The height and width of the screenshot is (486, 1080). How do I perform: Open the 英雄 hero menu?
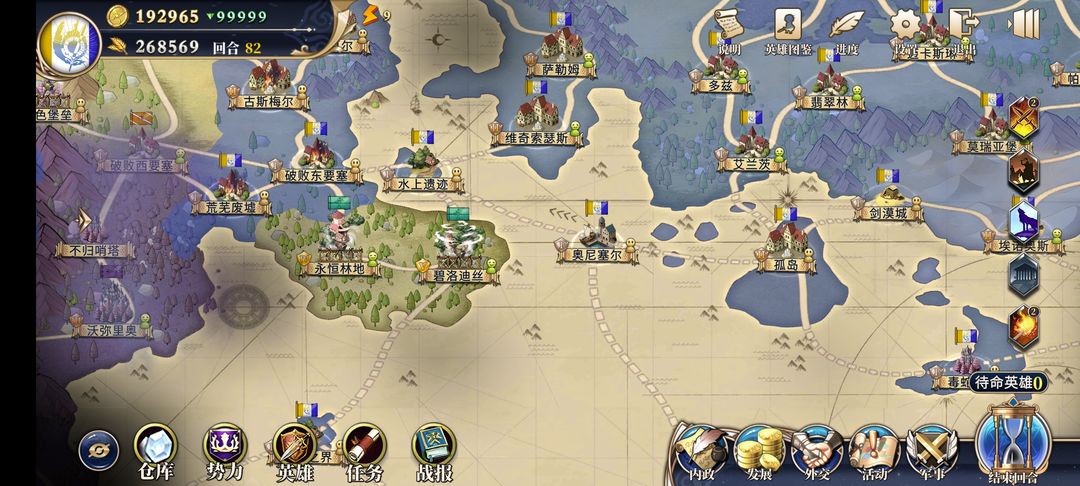(x=296, y=450)
